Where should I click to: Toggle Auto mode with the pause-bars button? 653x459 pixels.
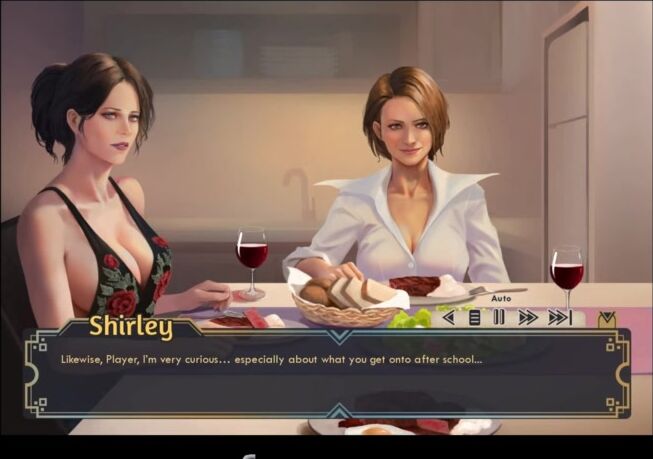tap(499, 318)
